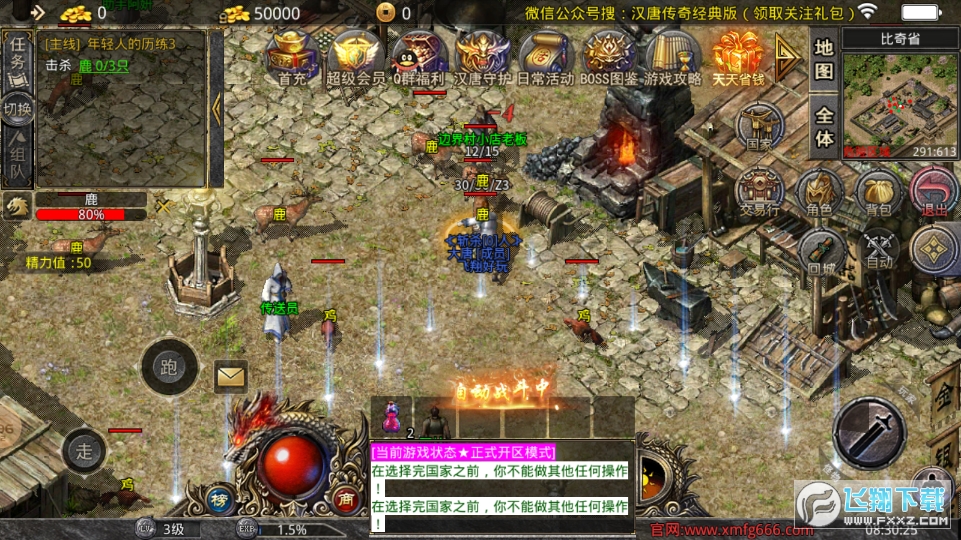Open 日常活动 daily activities
The width and height of the screenshot is (961, 540).
pos(545,57)
